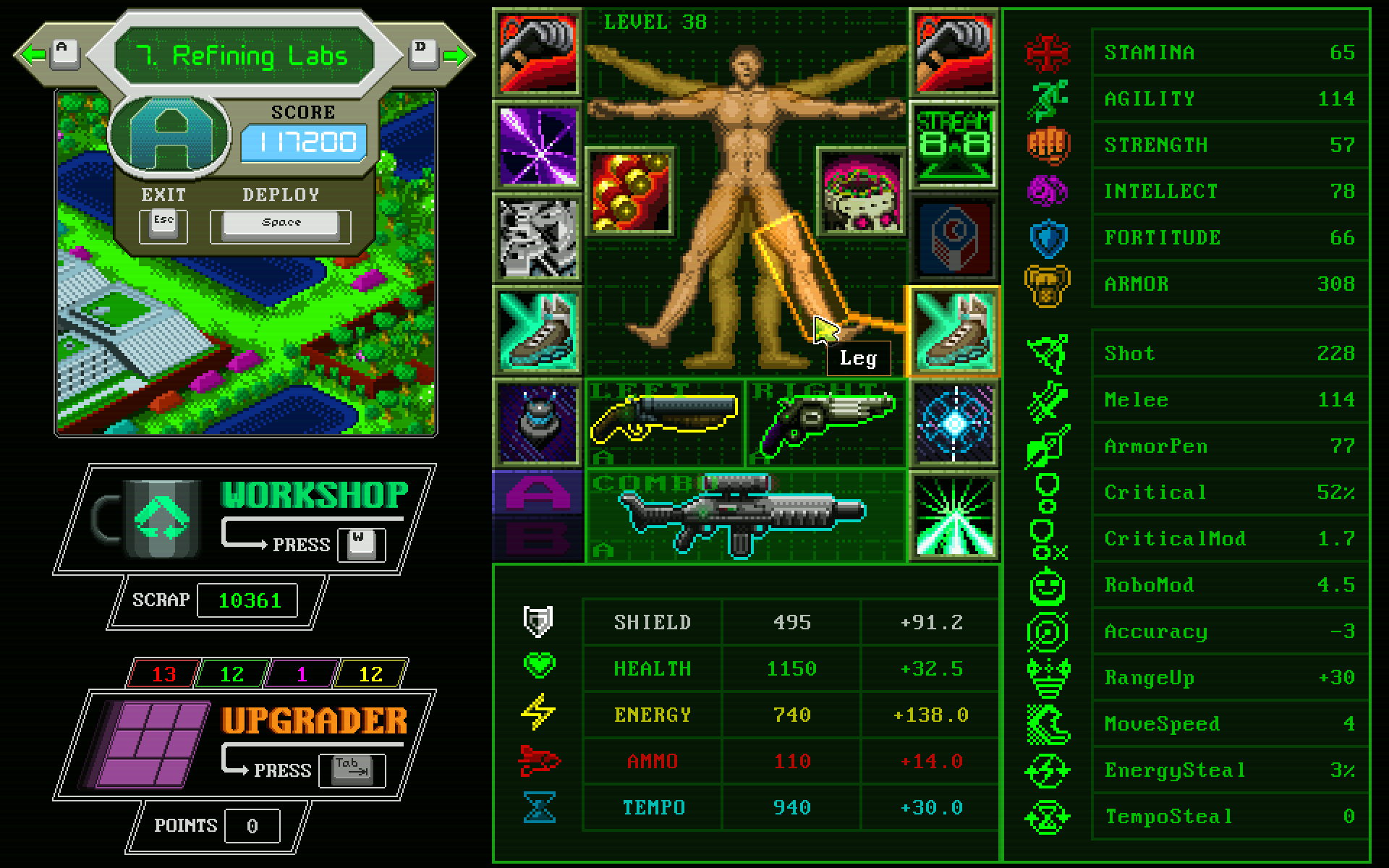Click the Agility running-man stat icon

coord(1048,99)
